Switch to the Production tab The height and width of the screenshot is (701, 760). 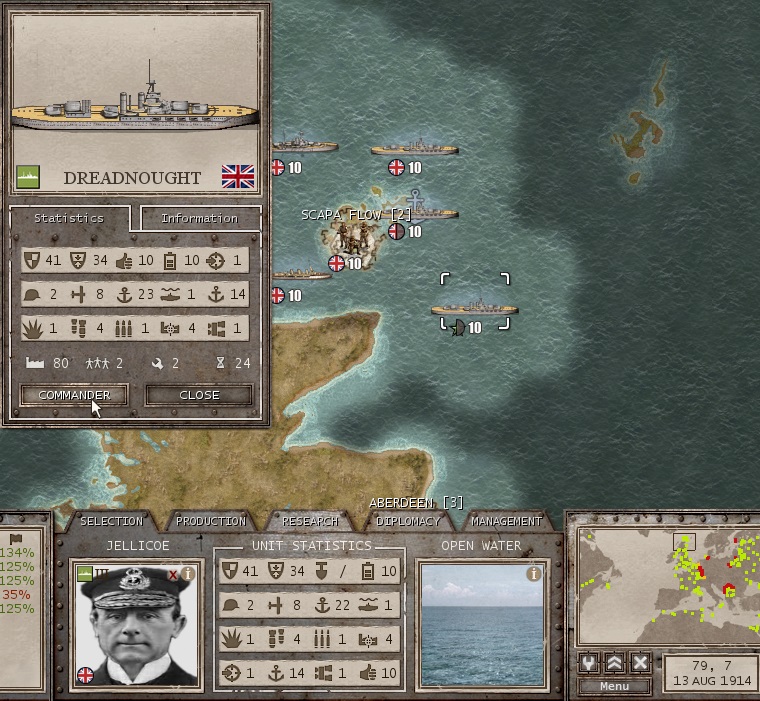[210, 521]
